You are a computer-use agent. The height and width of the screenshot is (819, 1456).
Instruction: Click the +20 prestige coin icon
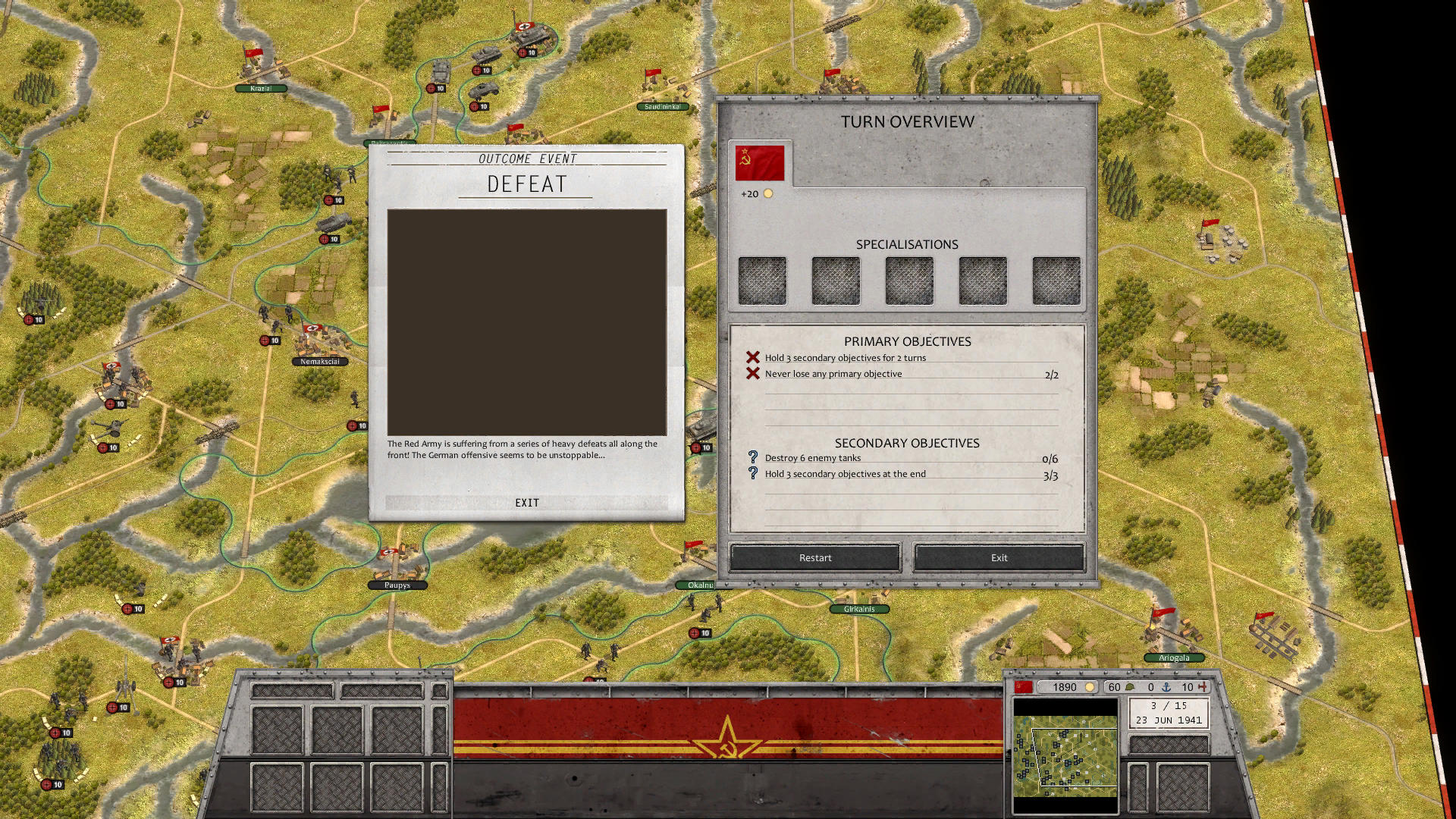pos(769,193)
